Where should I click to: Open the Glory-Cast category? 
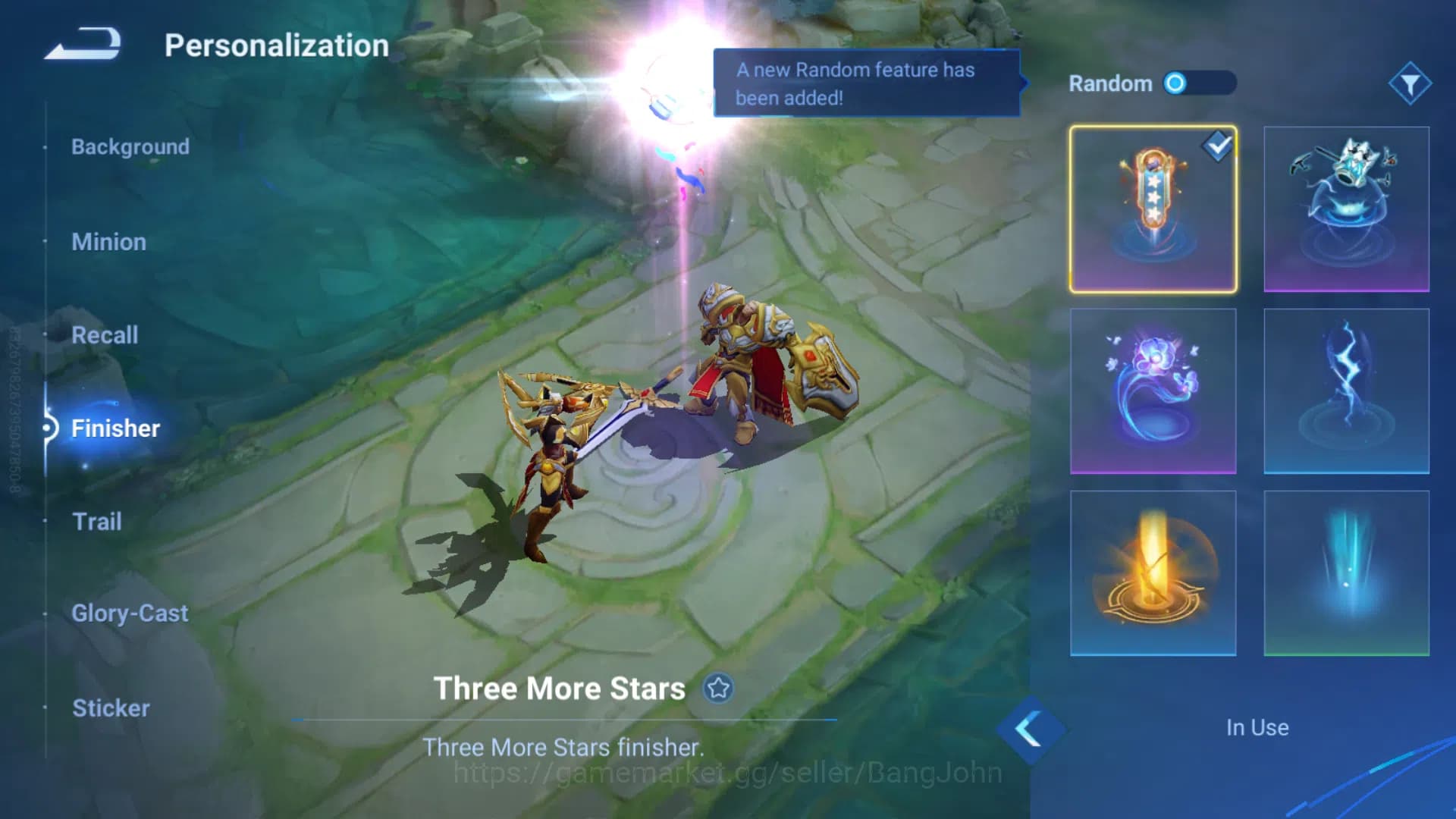pos(130,613)
